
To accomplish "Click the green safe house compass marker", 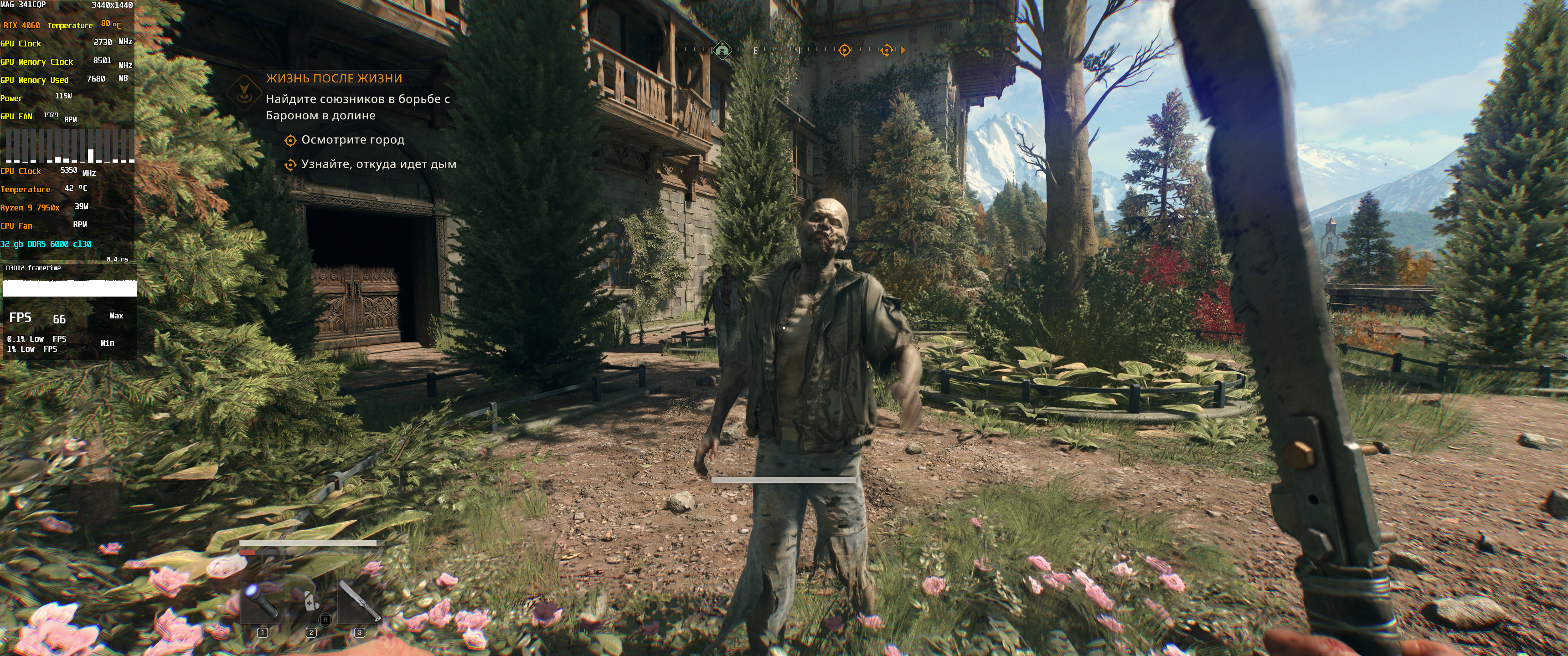I will tap(722, 50).
